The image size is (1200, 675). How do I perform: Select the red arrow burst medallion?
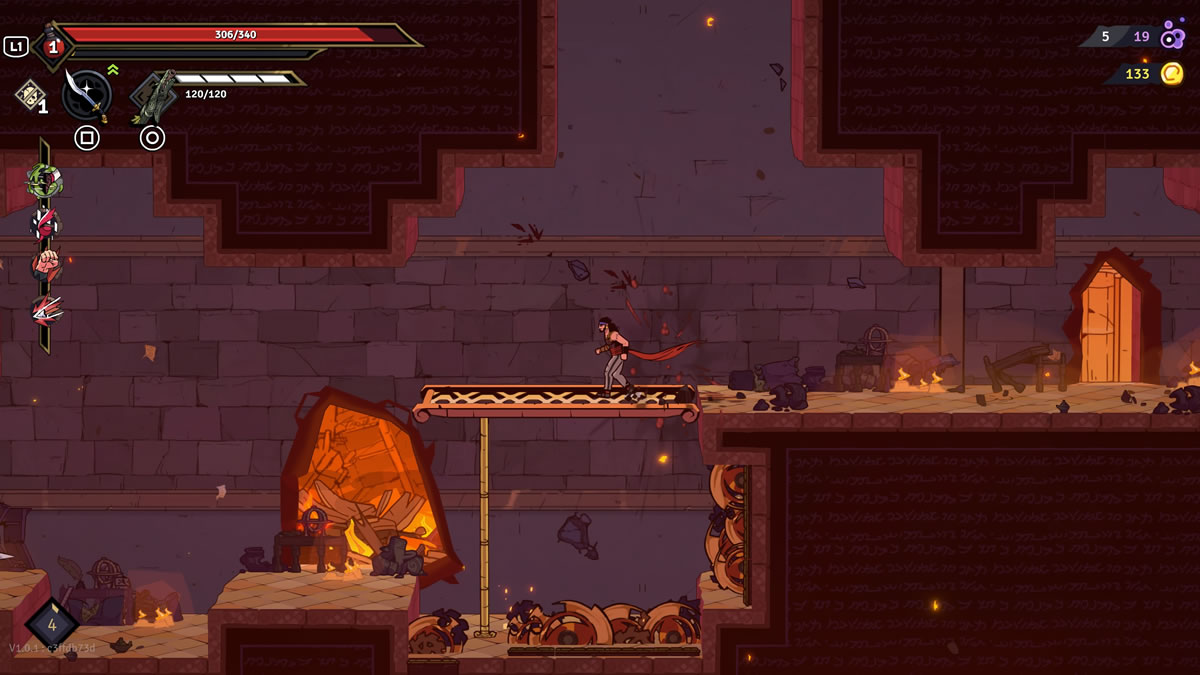pos(45,310)
